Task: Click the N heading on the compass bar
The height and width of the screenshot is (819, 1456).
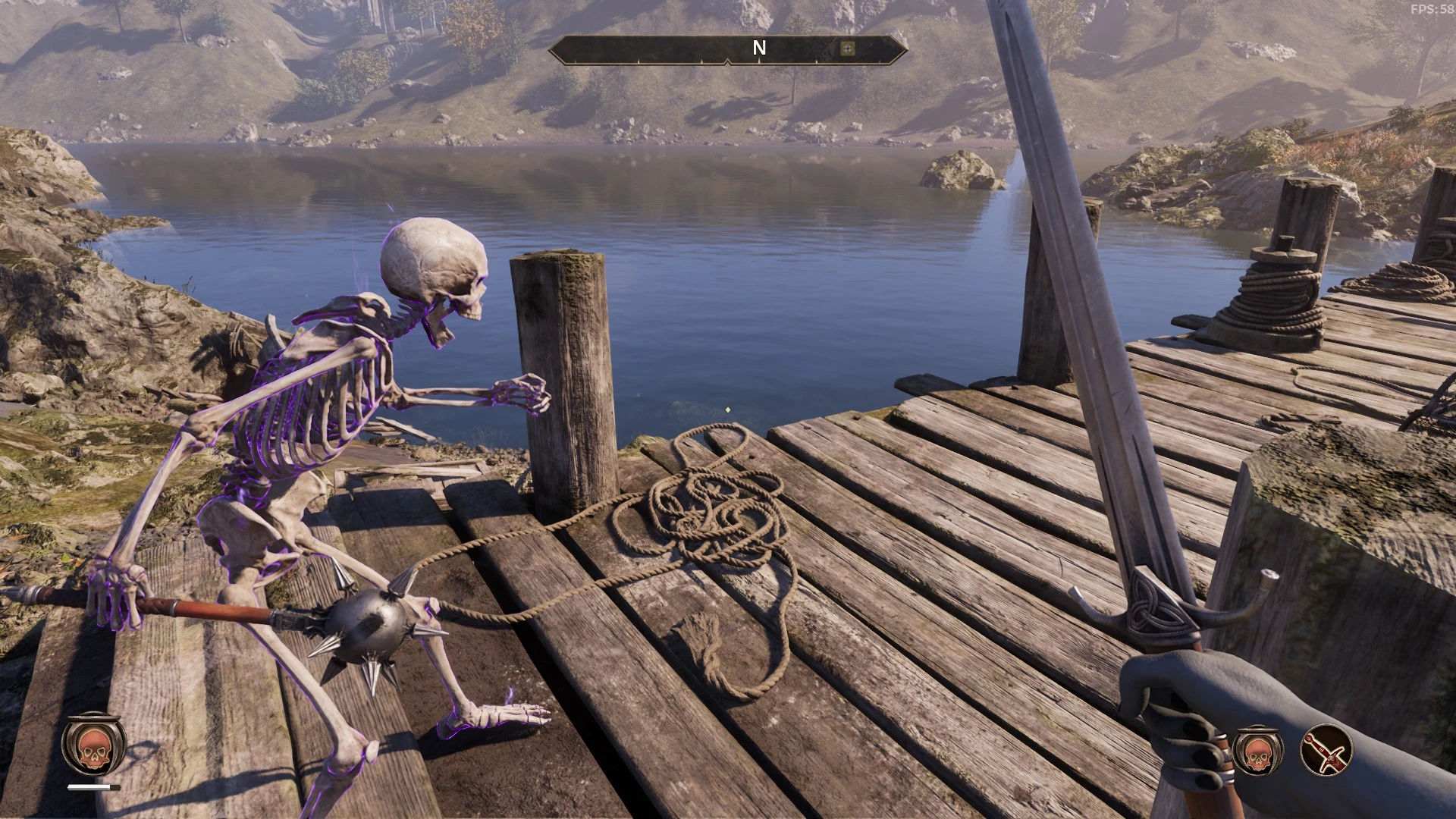Action: click(x=758, y=49)
